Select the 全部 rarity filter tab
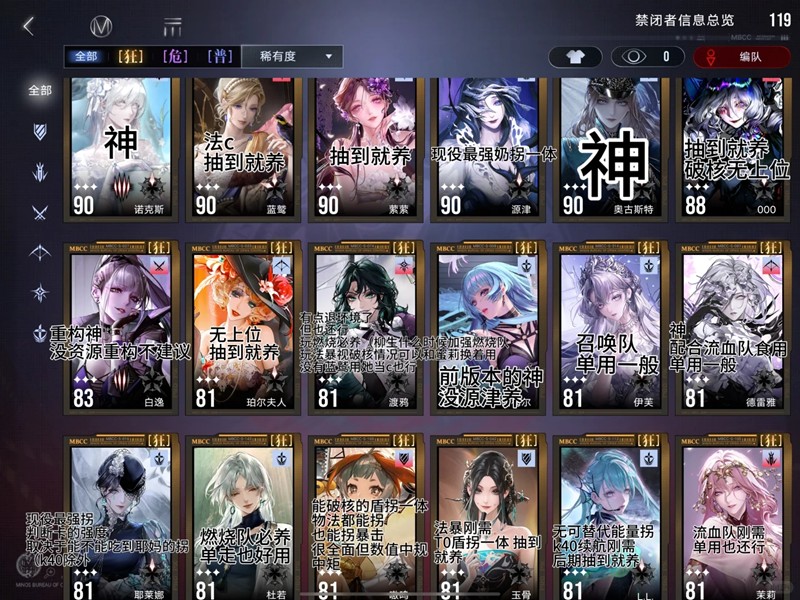This screenshot has width=800, height=600. pos(85,57)
